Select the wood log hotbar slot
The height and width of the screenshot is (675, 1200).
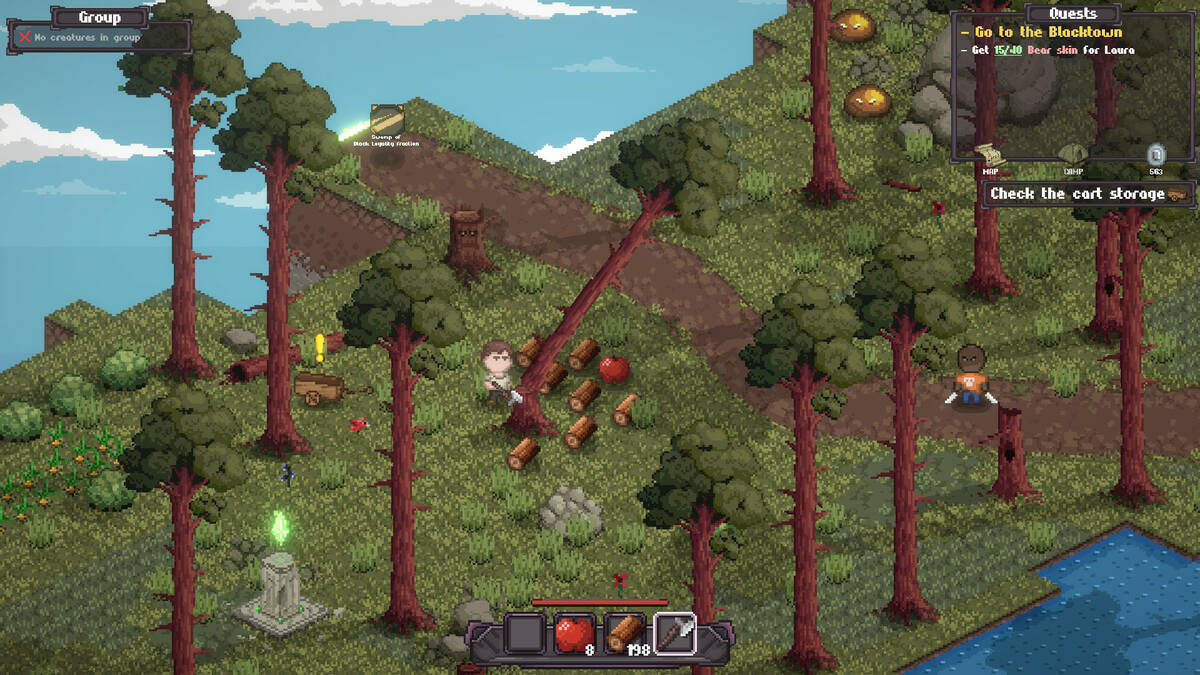pyautogui.click(x=624, y=633)
